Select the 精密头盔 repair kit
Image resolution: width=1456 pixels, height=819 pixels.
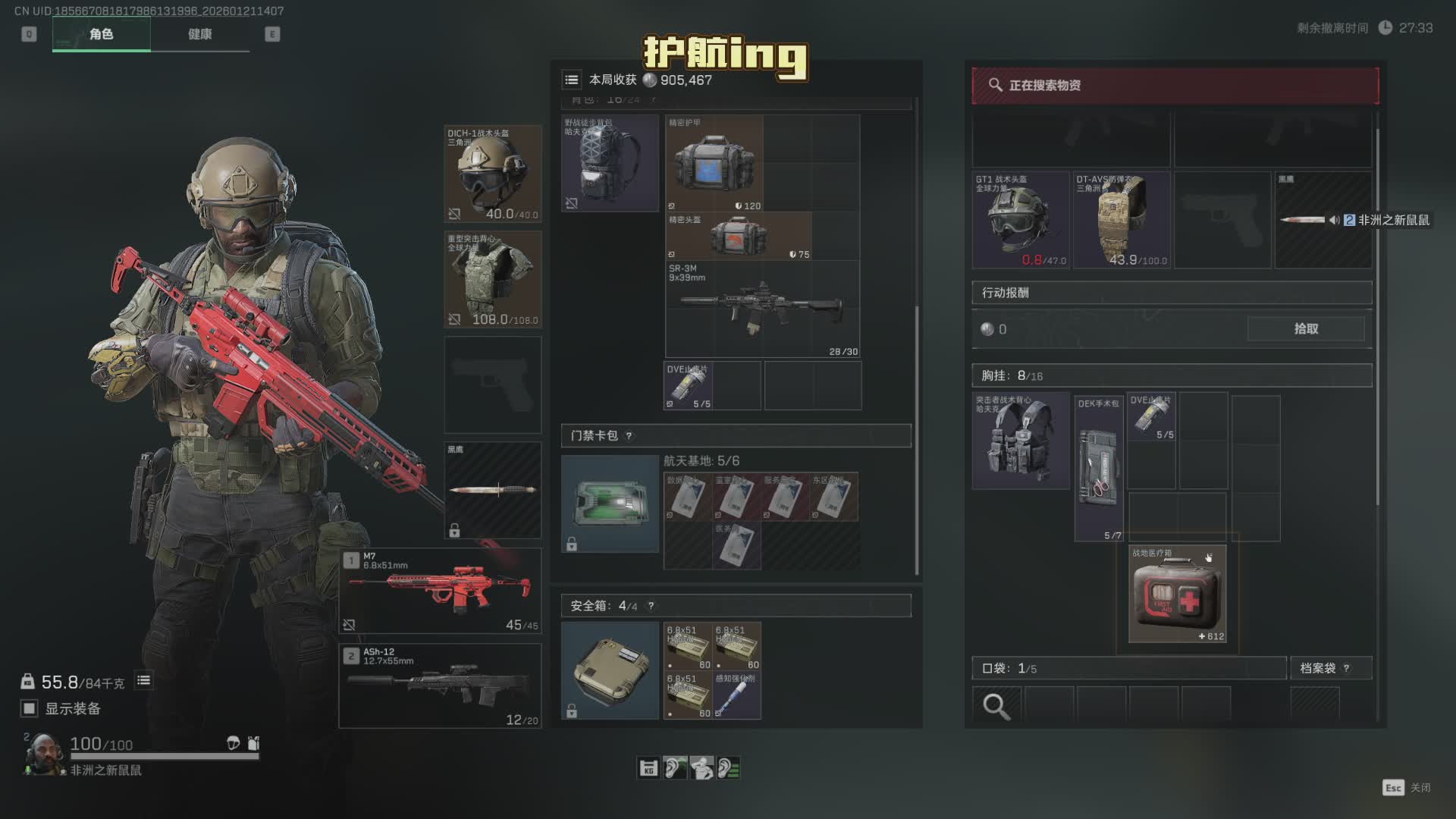(x=738, y=236)
